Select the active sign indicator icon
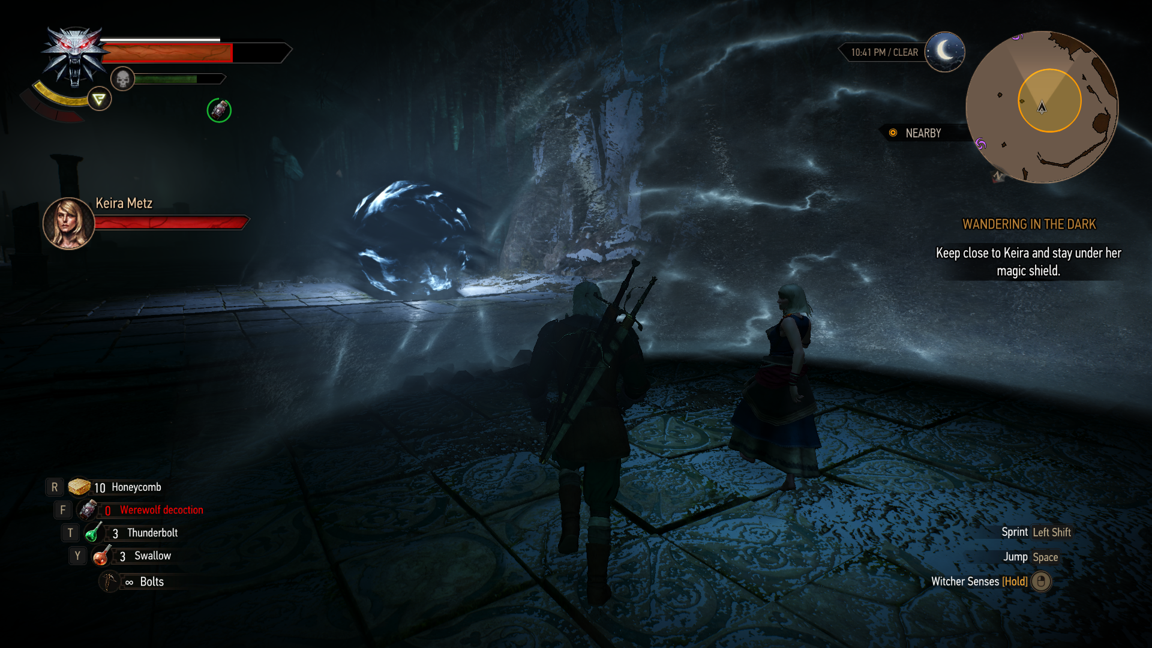This screenshot has height=648, width=1152. [x=99, y=99]
